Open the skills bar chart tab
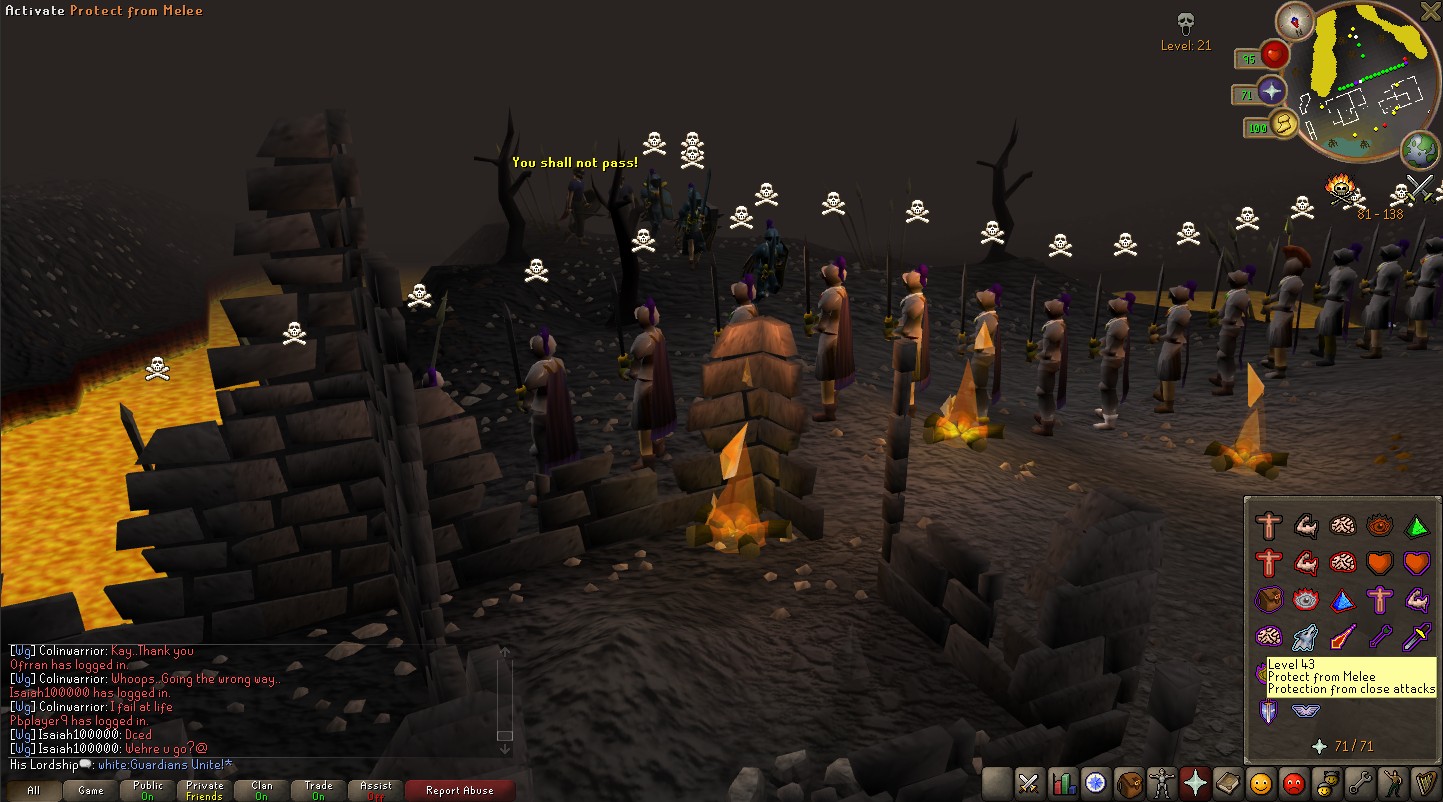Screen dimensions: 1443x802 pyautogui.click(x=1063, y=782)
